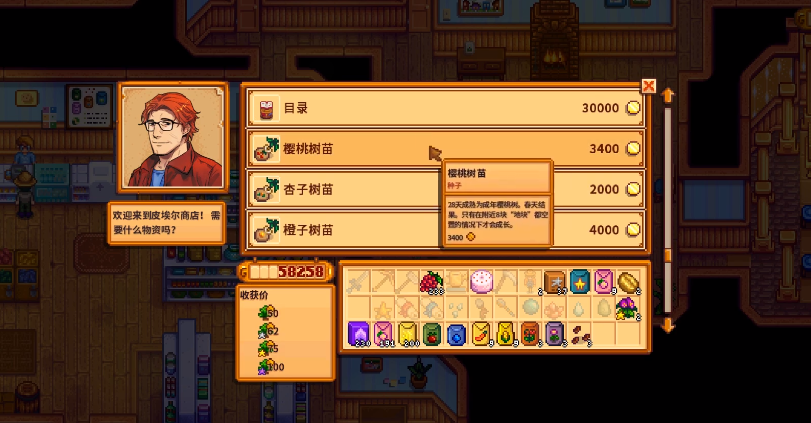Viewport: 811px width, 423px height.
Task: Select the purple flower bouquet slot
Action: tap(628, 308)
